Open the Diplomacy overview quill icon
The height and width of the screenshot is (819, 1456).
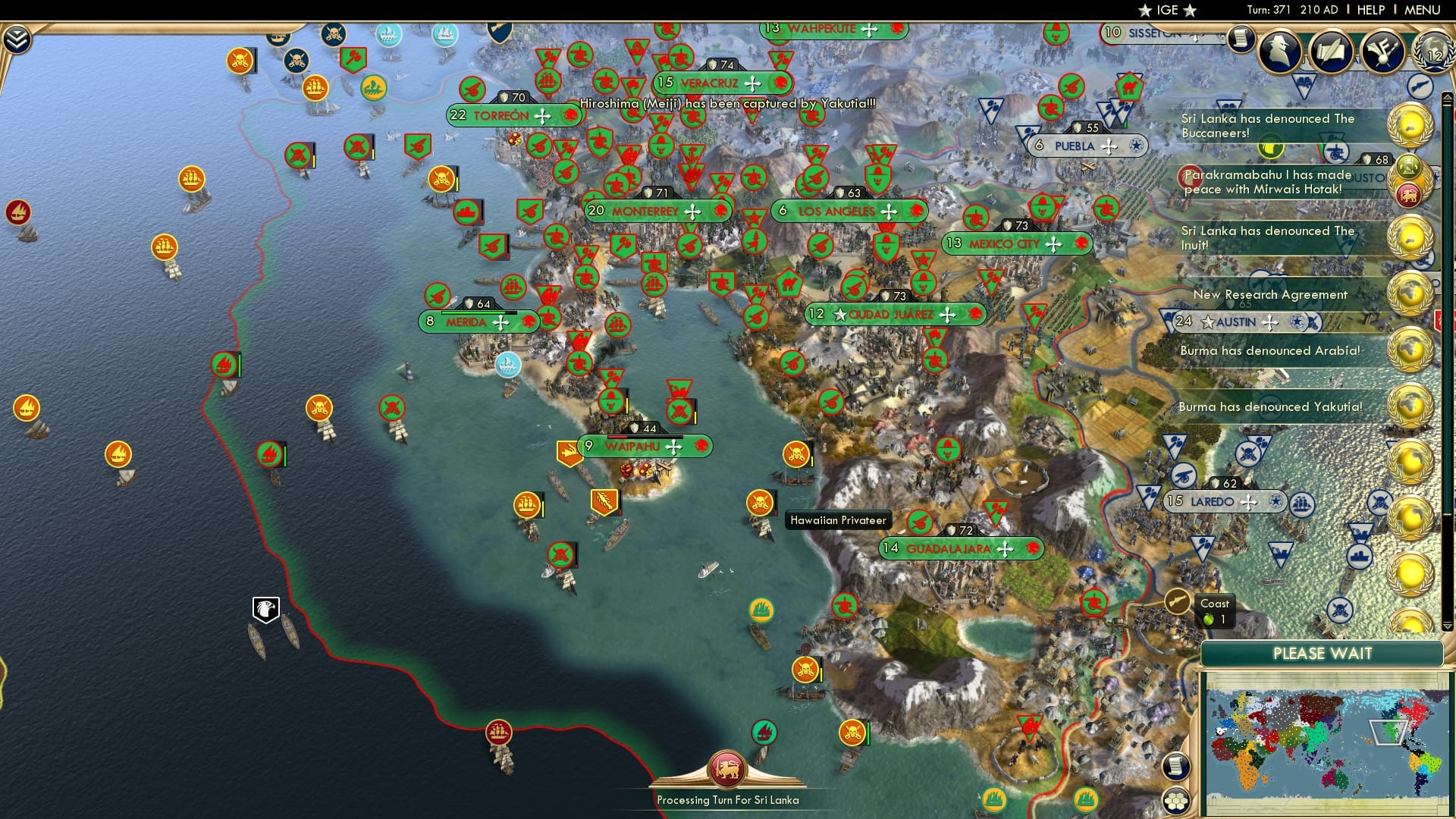(1331, 51)
